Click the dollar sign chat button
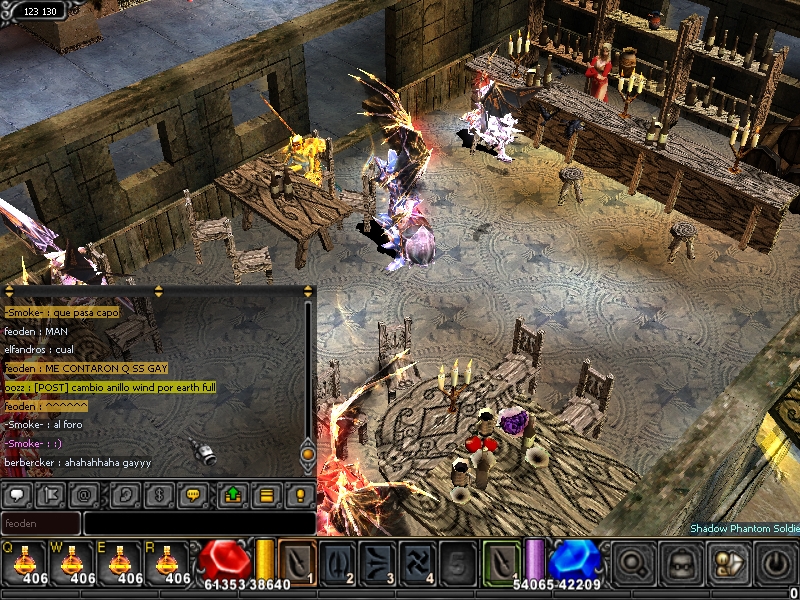The height and width of the screenshot is (600, 800). pos(157,494)
